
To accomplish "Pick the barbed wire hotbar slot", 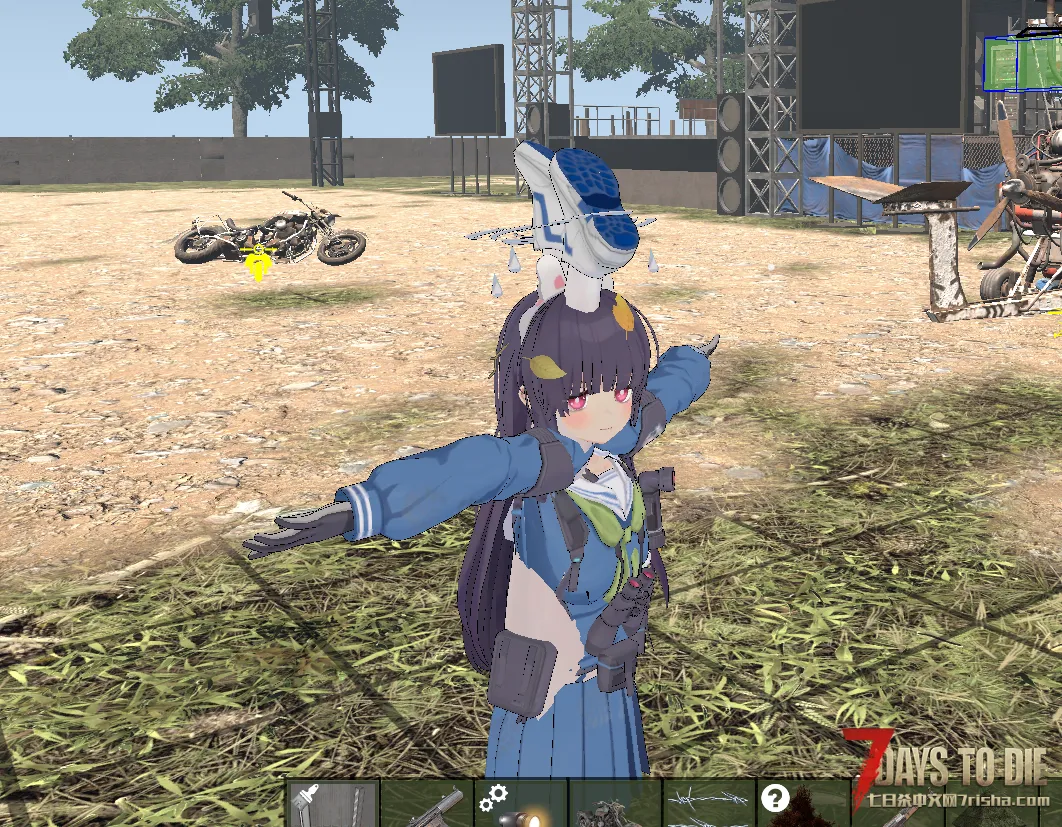I will click(x=709, y=805).
